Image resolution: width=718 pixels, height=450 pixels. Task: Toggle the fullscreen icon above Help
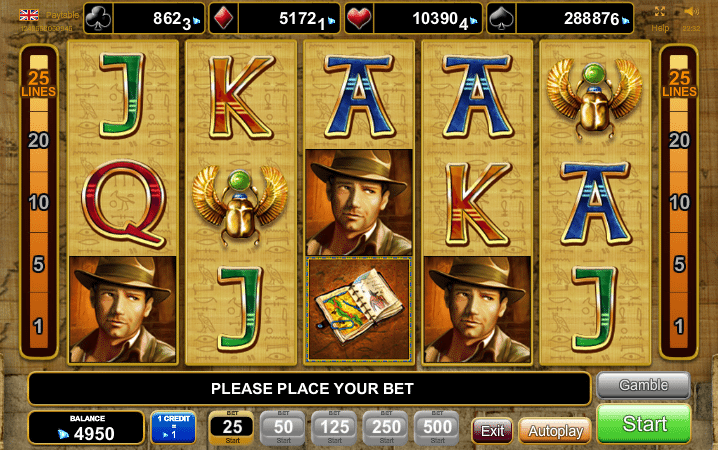pos(660,12)
